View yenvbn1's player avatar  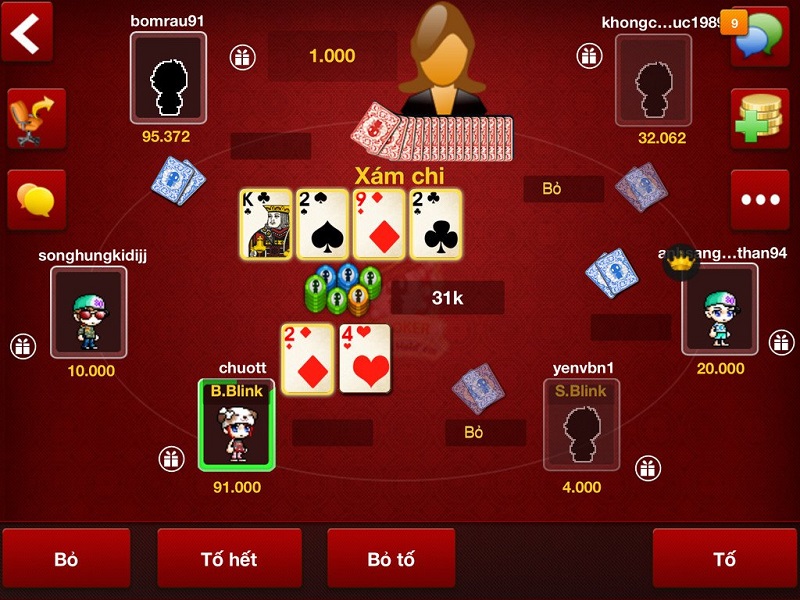tap(581, 425)
